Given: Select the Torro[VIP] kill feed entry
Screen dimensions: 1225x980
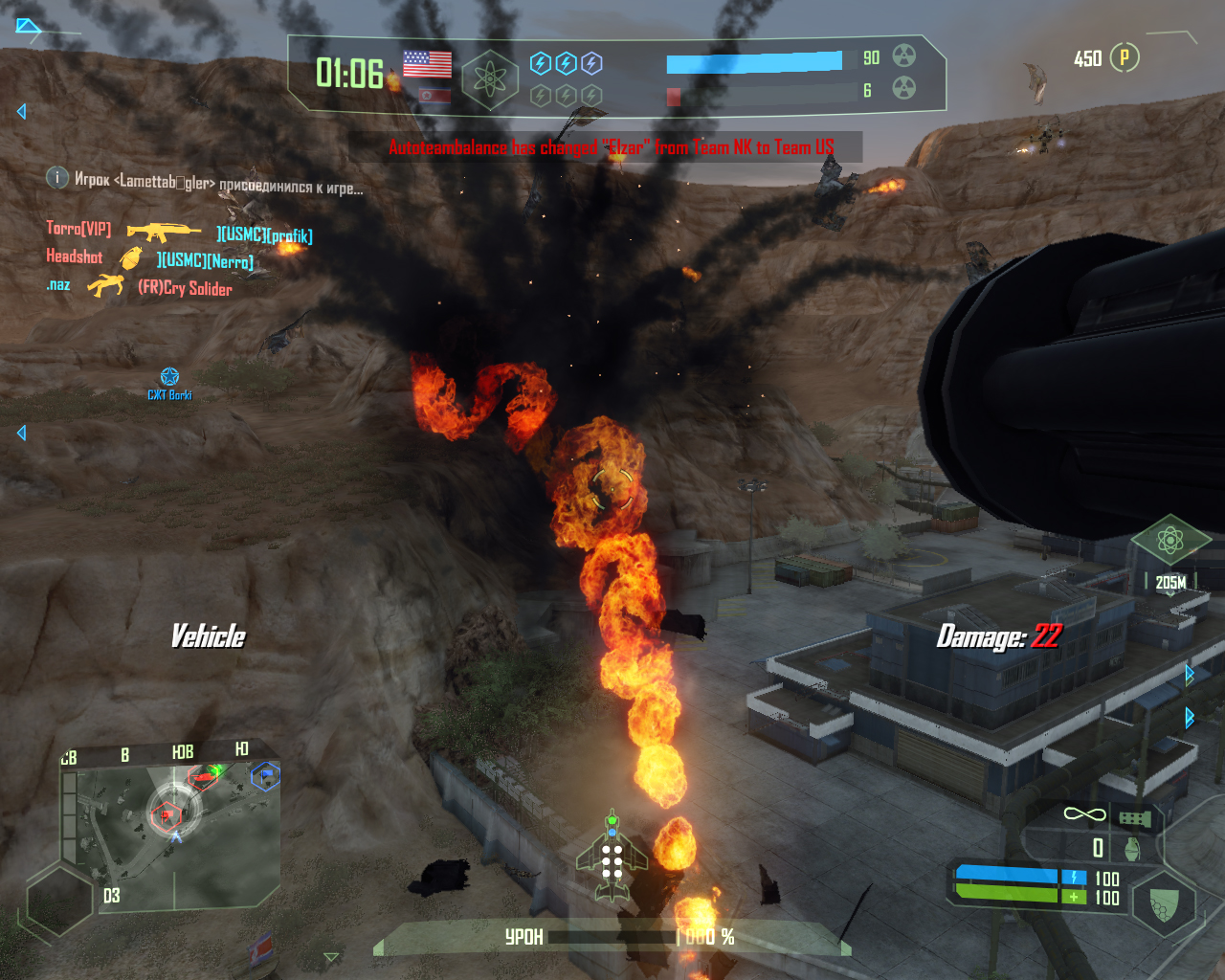Looking at the screenshot, I should (78, 229).
